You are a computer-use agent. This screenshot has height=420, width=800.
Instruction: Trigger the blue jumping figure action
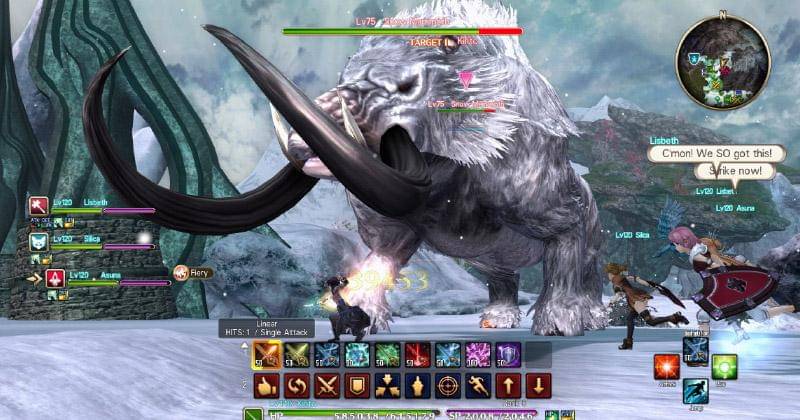(696, 391)
